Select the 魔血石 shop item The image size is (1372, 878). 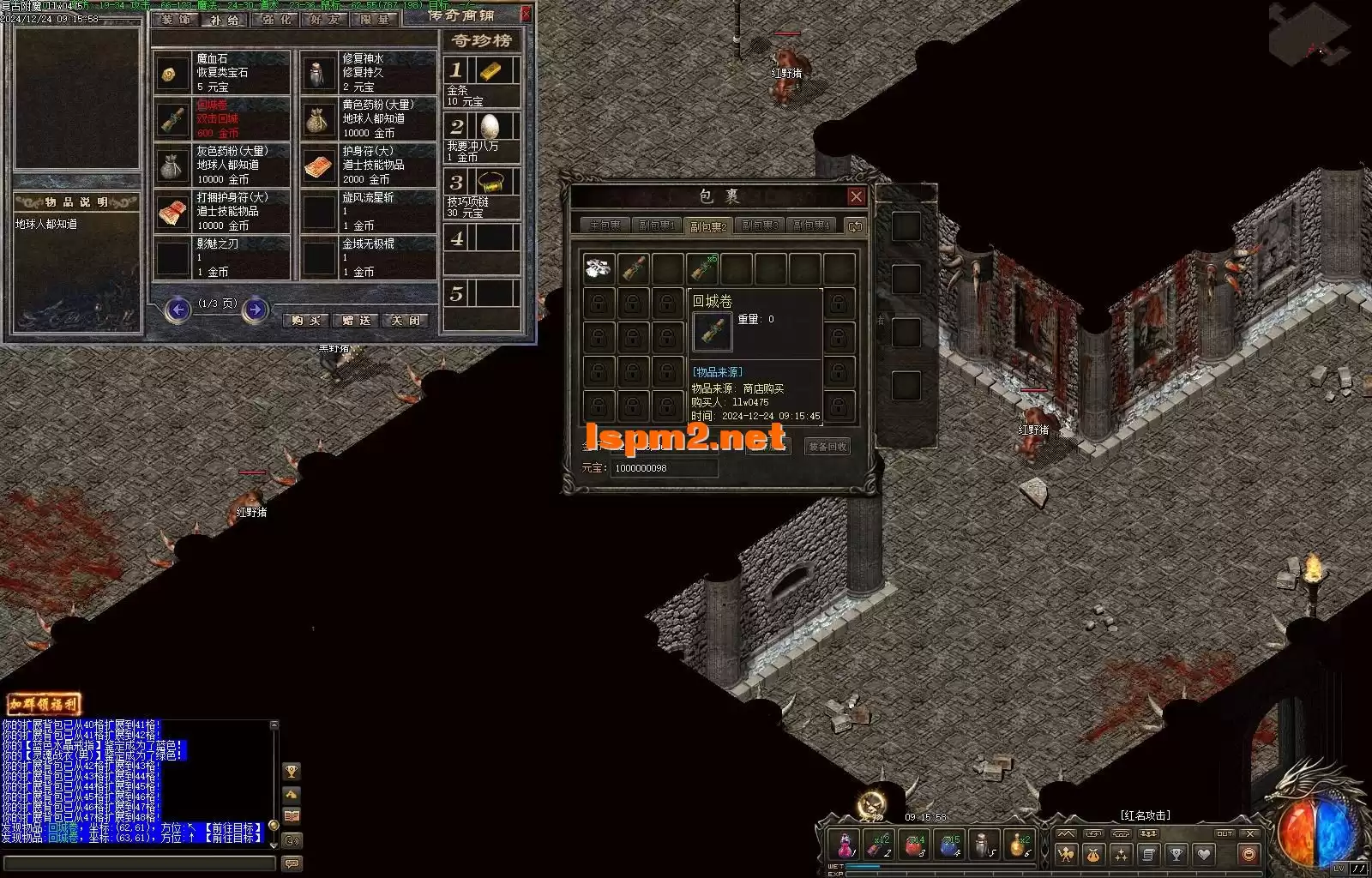(x=222, y=73)
